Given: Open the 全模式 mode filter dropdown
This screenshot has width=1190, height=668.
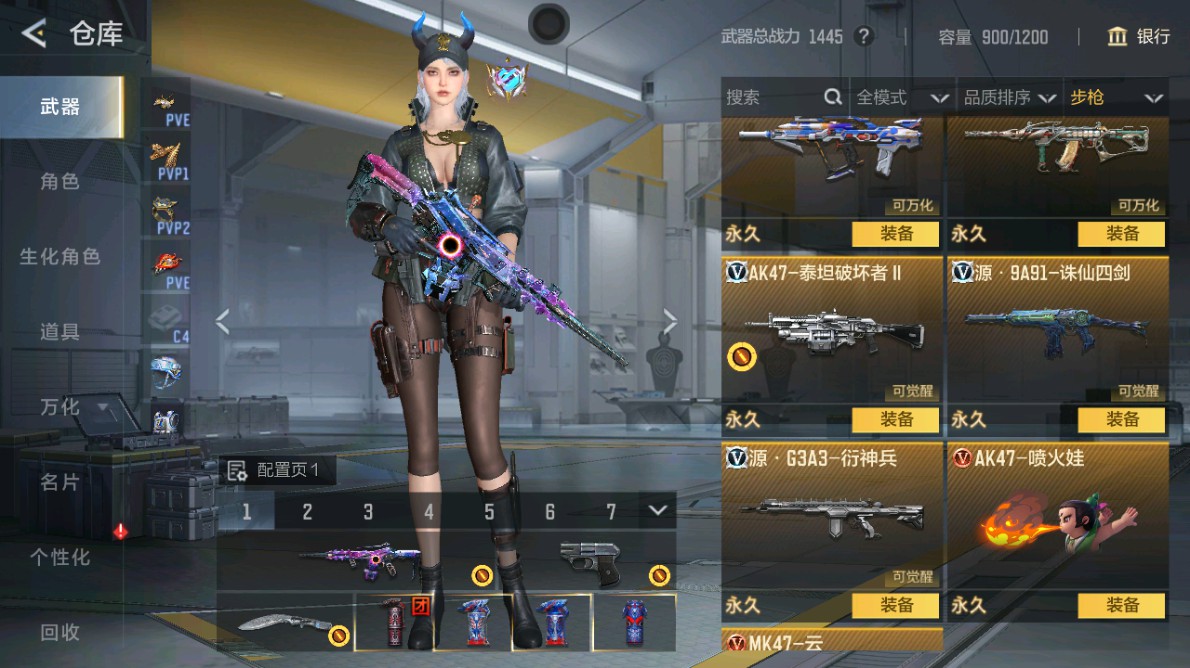Looking at the screenshot, I should point(902,97).
